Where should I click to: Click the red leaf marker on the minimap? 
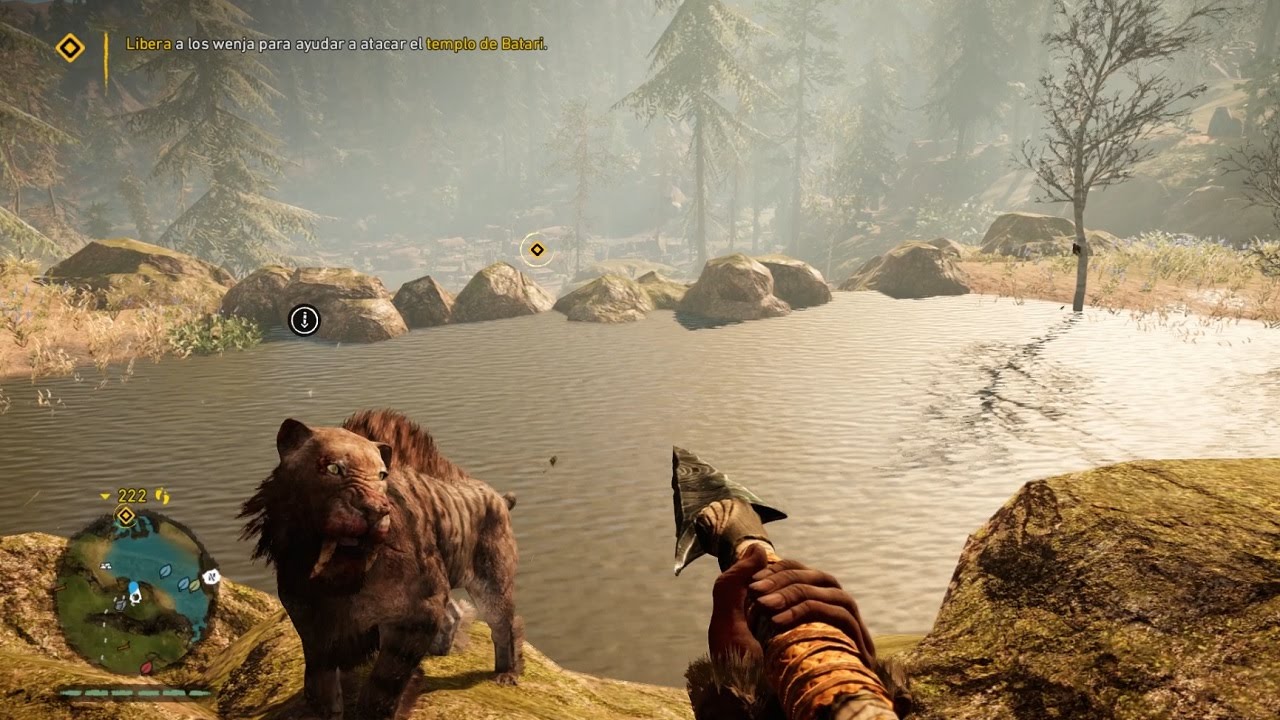point(146,666)
